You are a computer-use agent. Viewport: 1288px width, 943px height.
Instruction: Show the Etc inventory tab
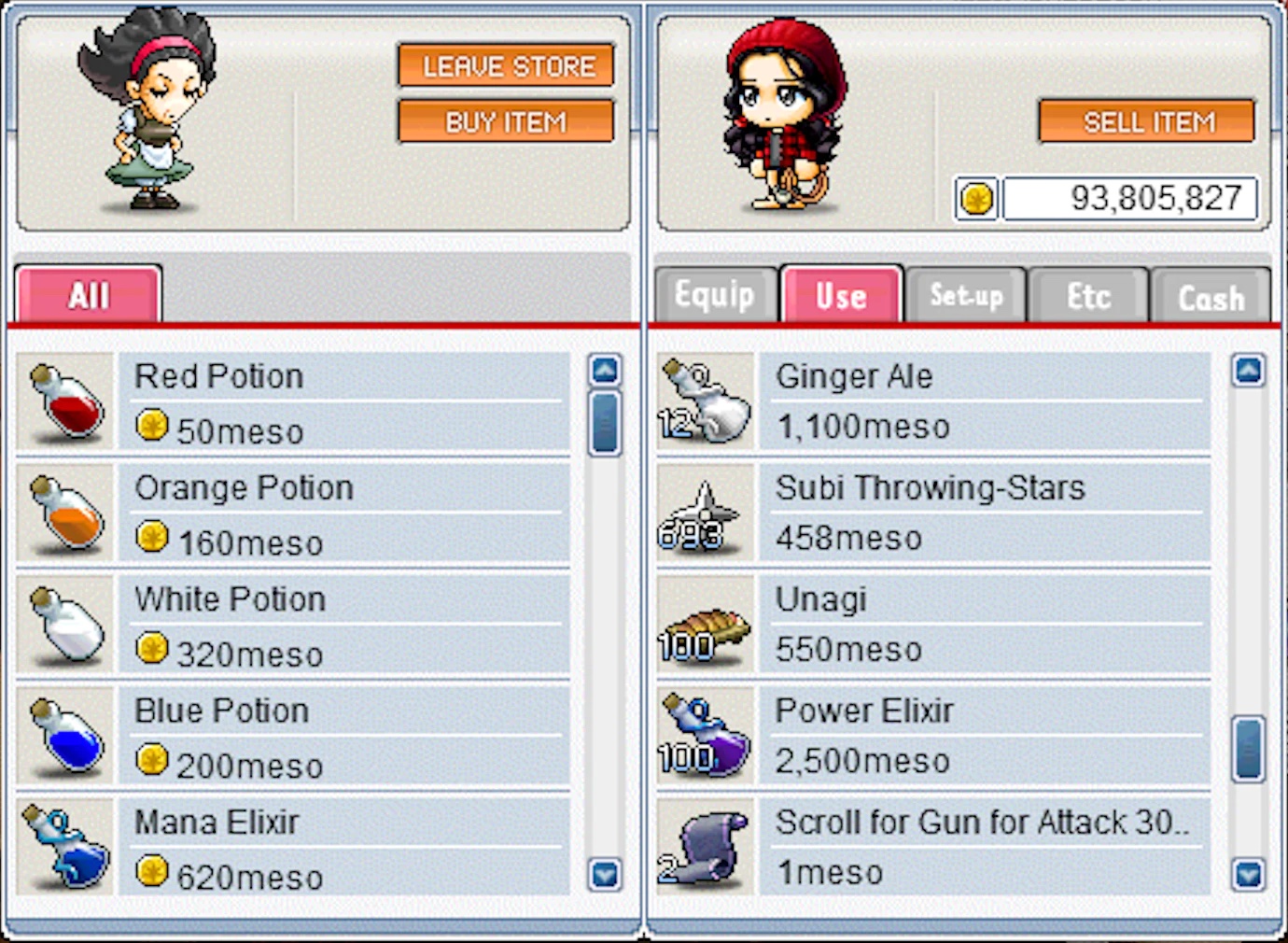click(1088, 296)
